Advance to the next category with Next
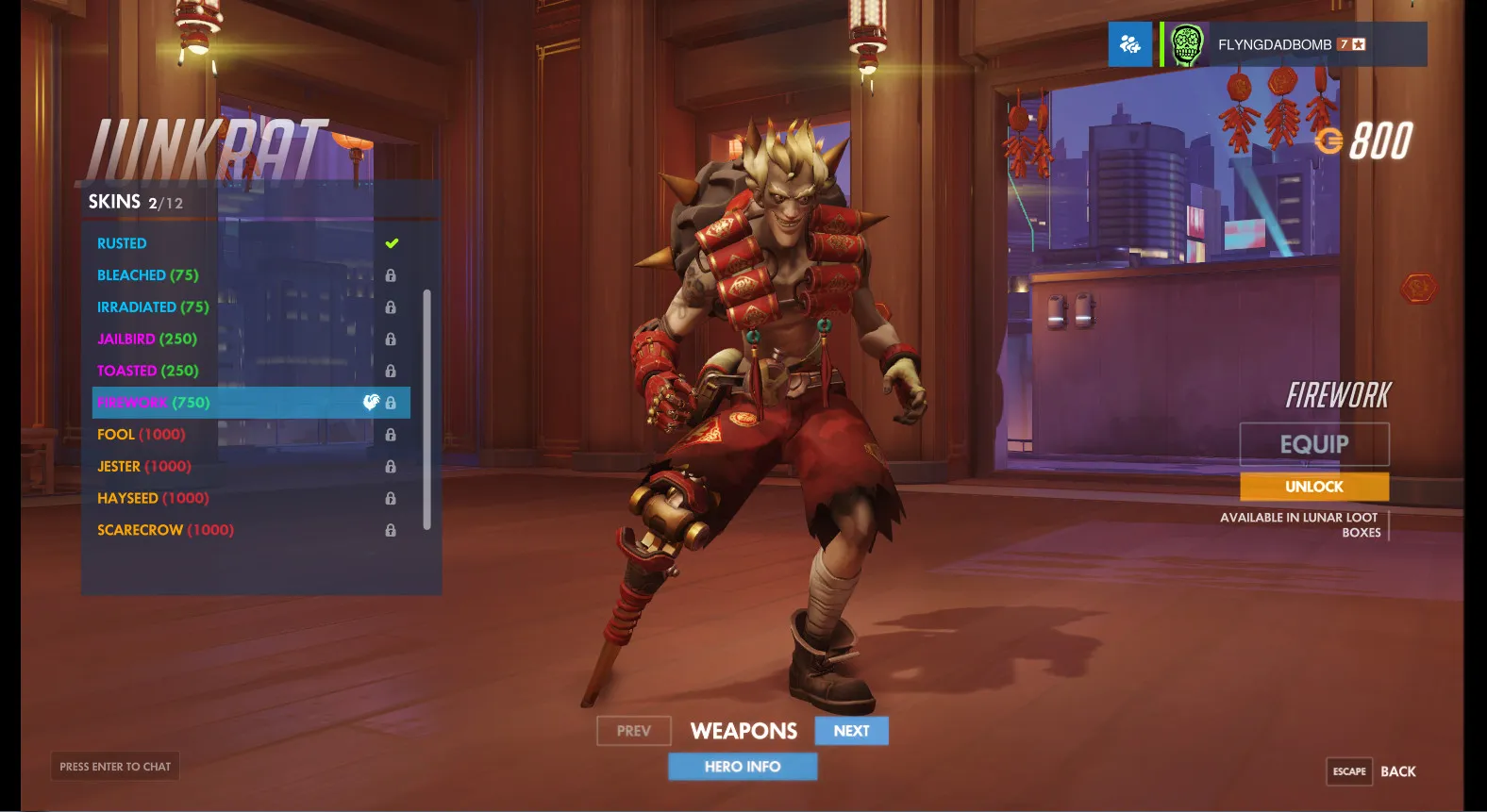The image size is (1487, 812). click(851, 731)
